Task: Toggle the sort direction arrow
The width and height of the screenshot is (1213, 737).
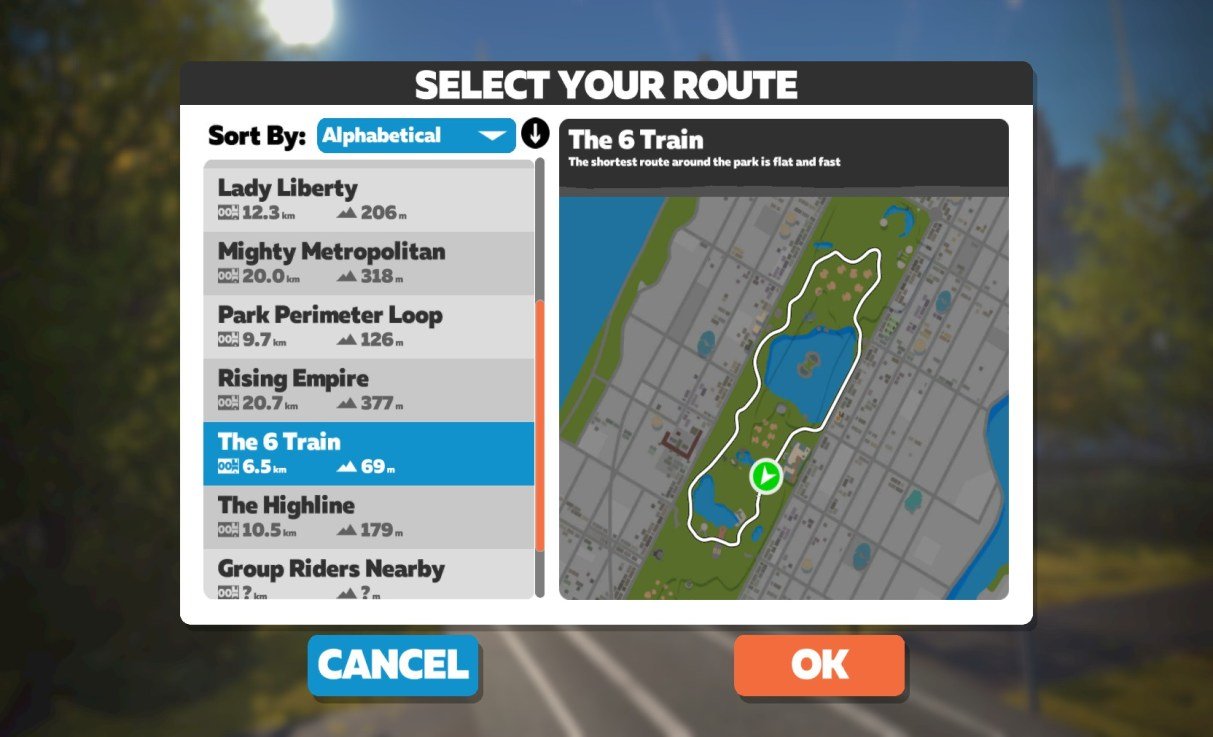Action: [x=536, y=134]
